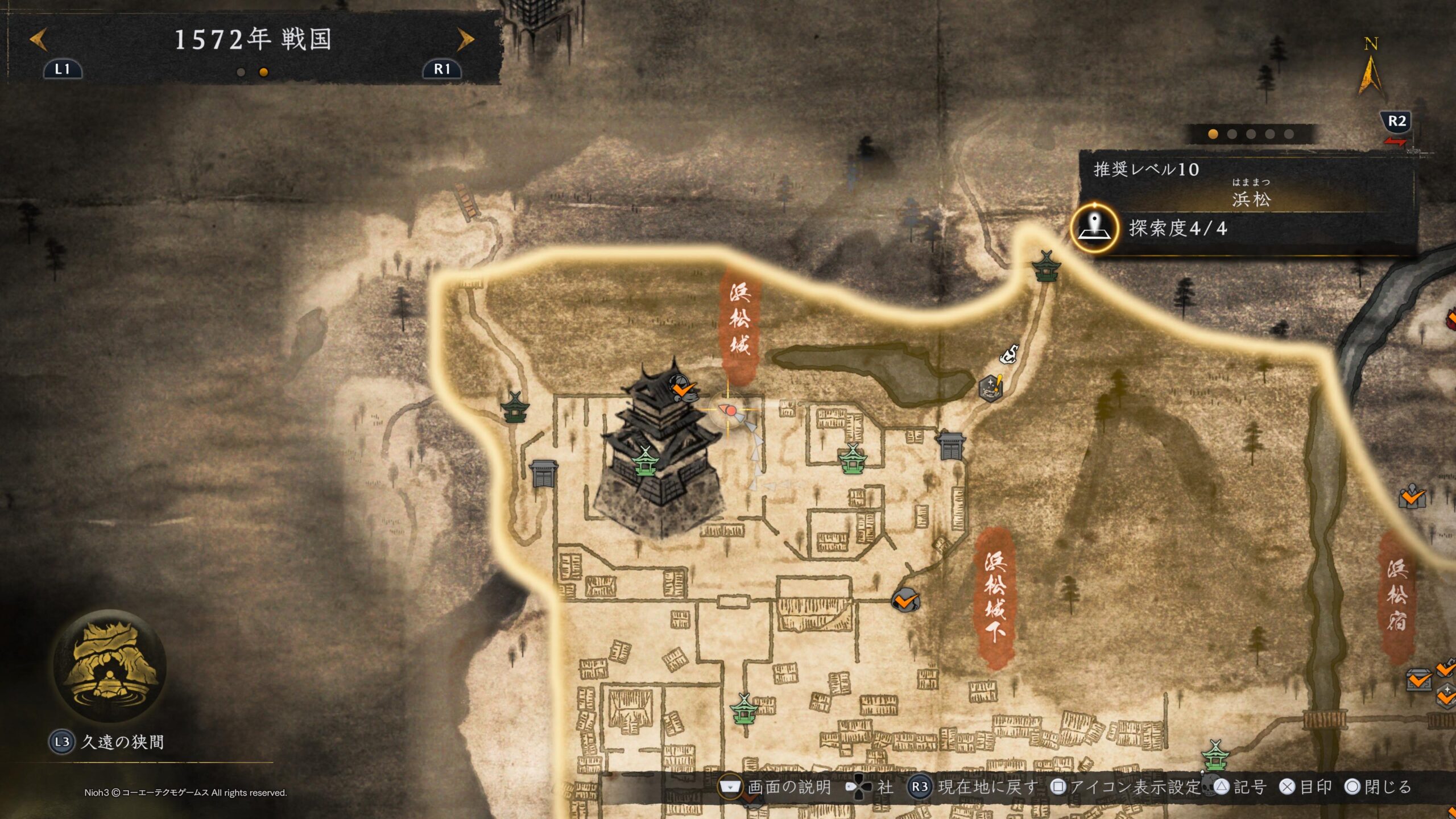This screenshot has height=819, width=1456.
Task: Choose the dark green shrine northwest of the castle
Action: click(x=515, y=407)
